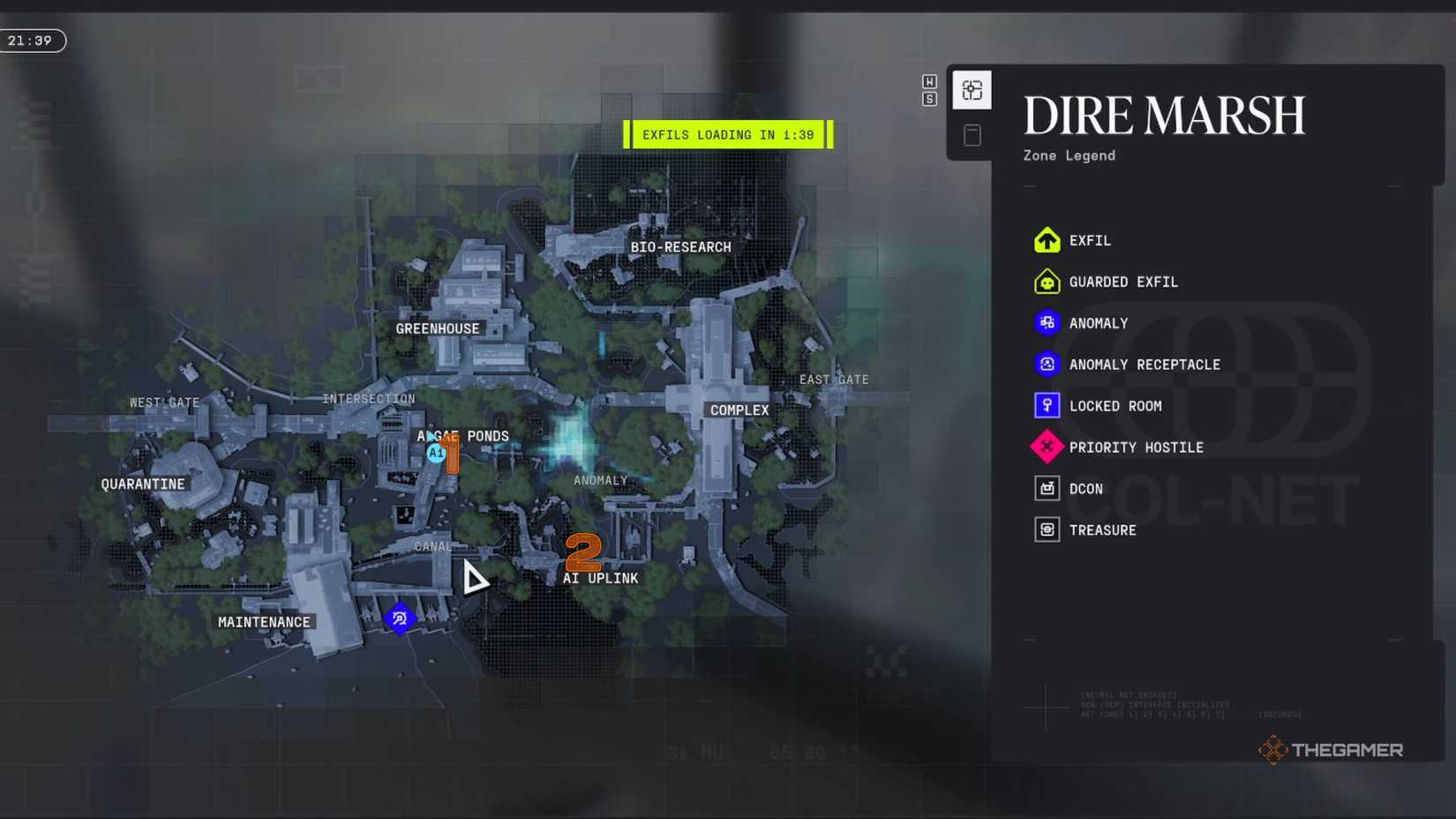Click the Exfils Loading countdown banner
This screenshot has width=1456, height=819.
727,134
